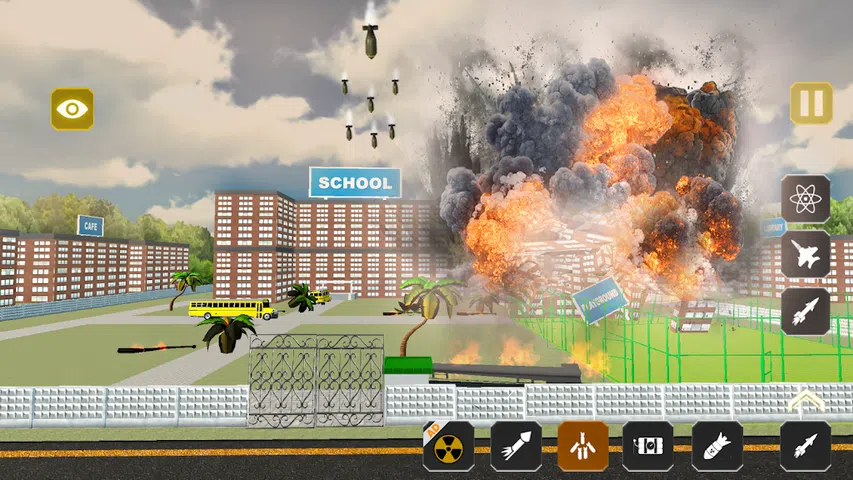The image size is (853, 480).
Task: Pause the game
Action: pyautogui.click(x=811, y=103)
